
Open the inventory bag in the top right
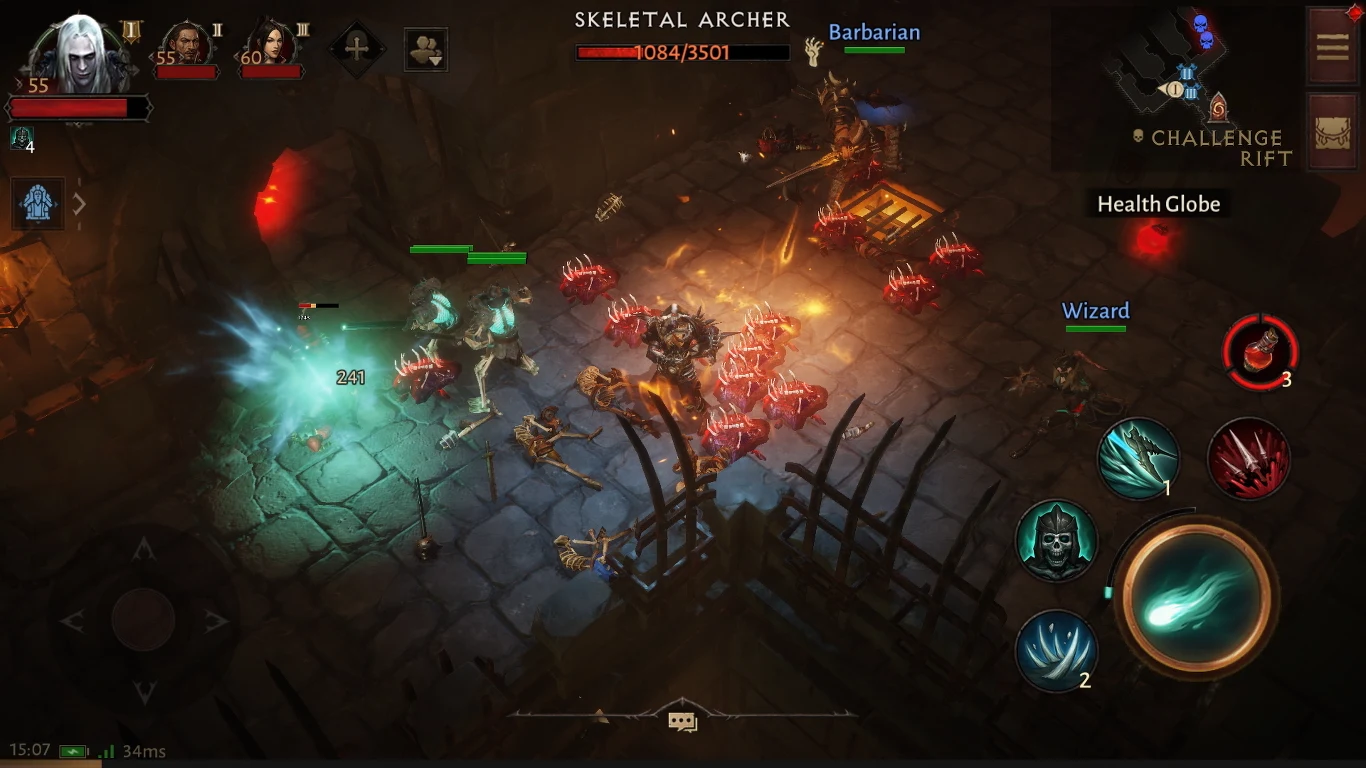[1332, 132]
